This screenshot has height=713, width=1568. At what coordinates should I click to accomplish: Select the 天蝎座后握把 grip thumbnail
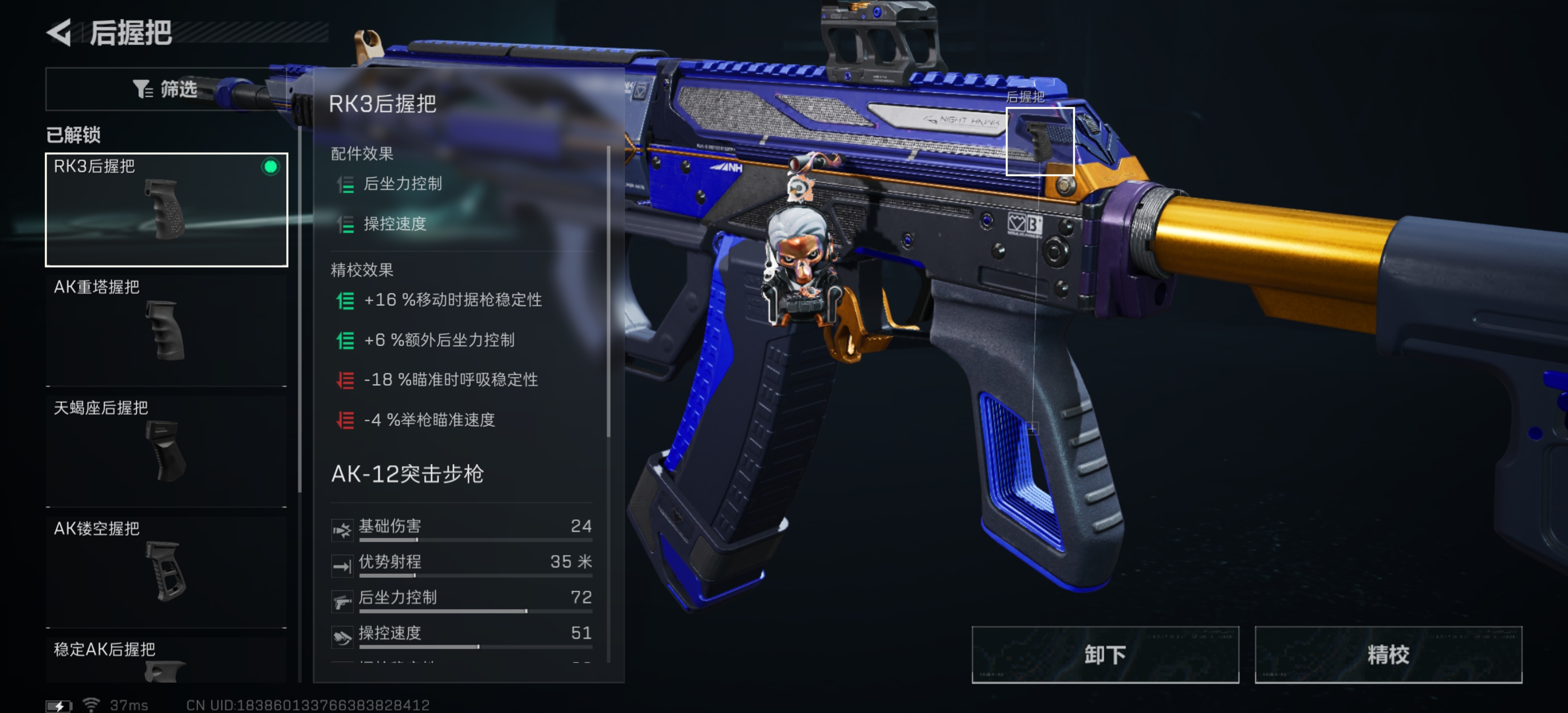[166, 451]
